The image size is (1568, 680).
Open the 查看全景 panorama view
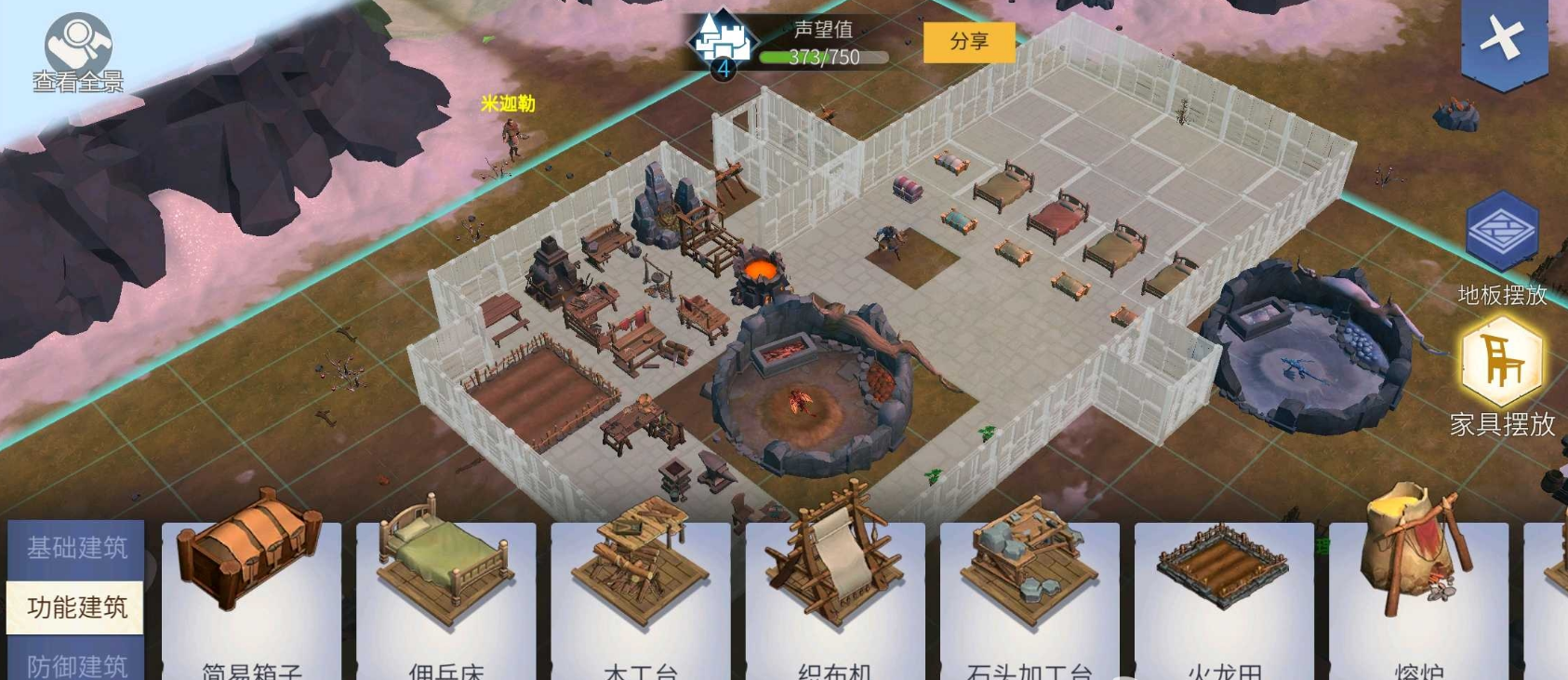click(x=77, y=54)
